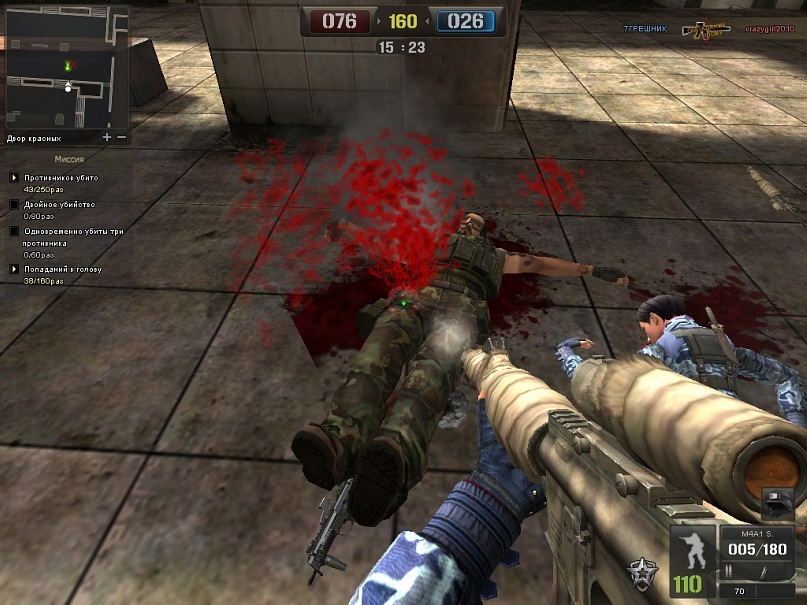Zoom in the minimap with the plus button
The height and width of the screenshot is (605, 807).
[x=107, y=136]
